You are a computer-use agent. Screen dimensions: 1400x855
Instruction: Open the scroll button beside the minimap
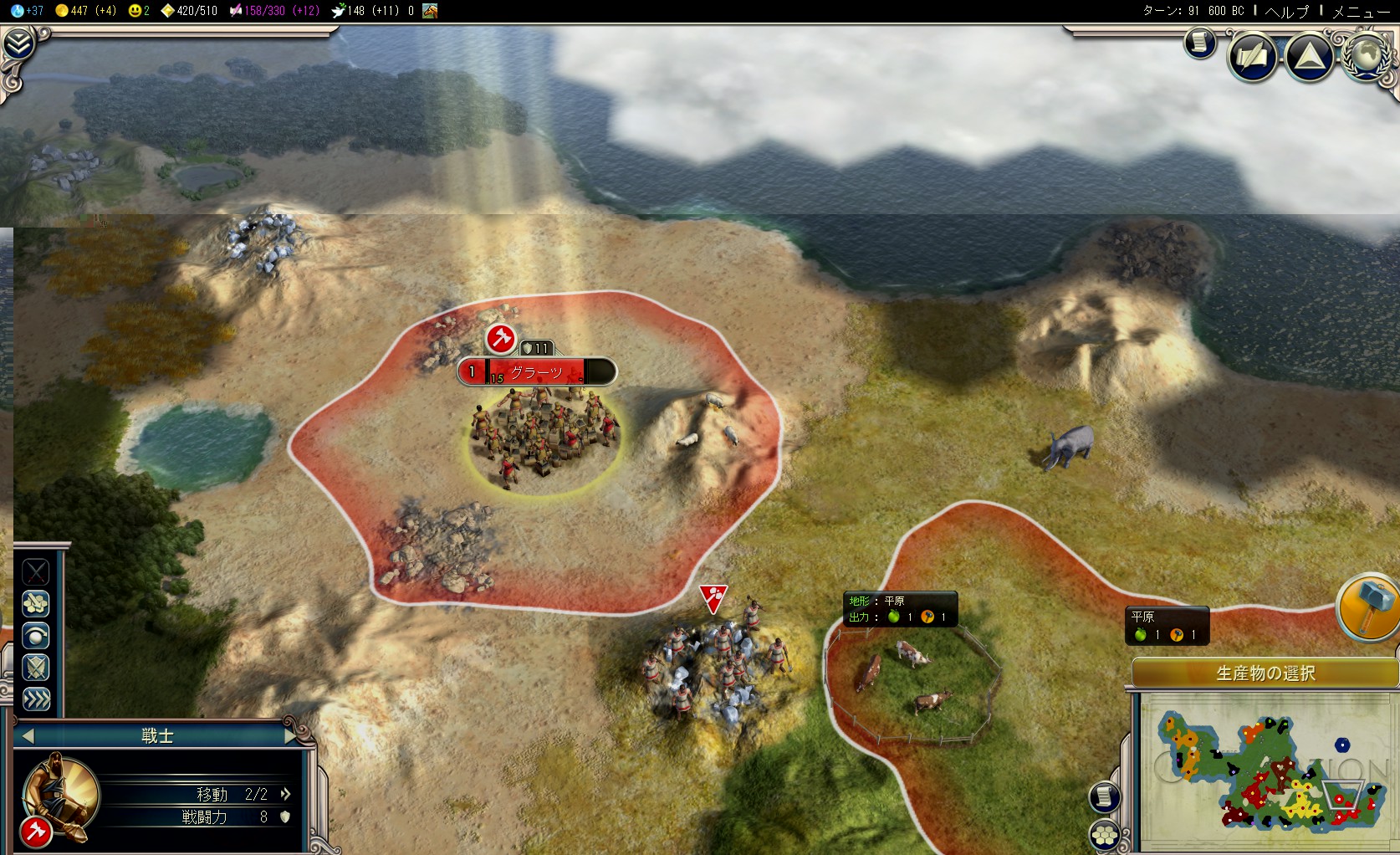click(1105, 796)
